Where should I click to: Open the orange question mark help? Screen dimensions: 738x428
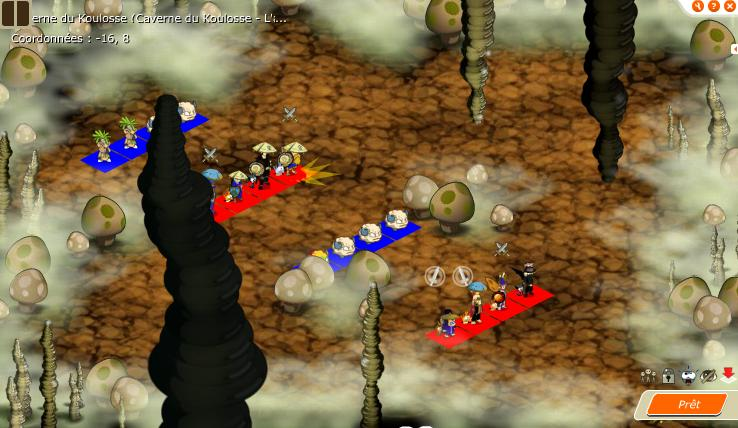coord(714,6)
